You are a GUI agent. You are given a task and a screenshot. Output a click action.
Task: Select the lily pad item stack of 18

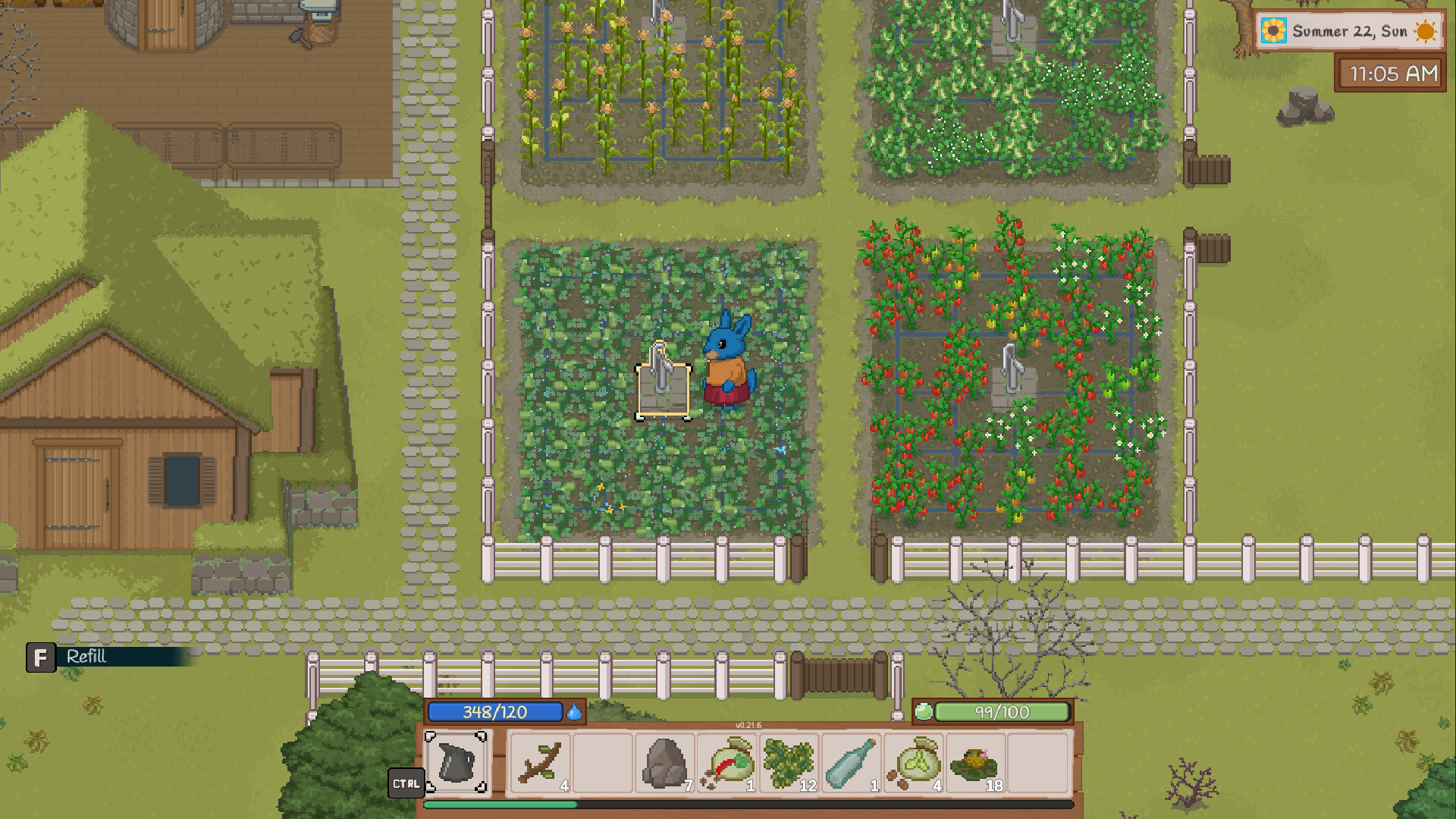[x=973, y=762]
